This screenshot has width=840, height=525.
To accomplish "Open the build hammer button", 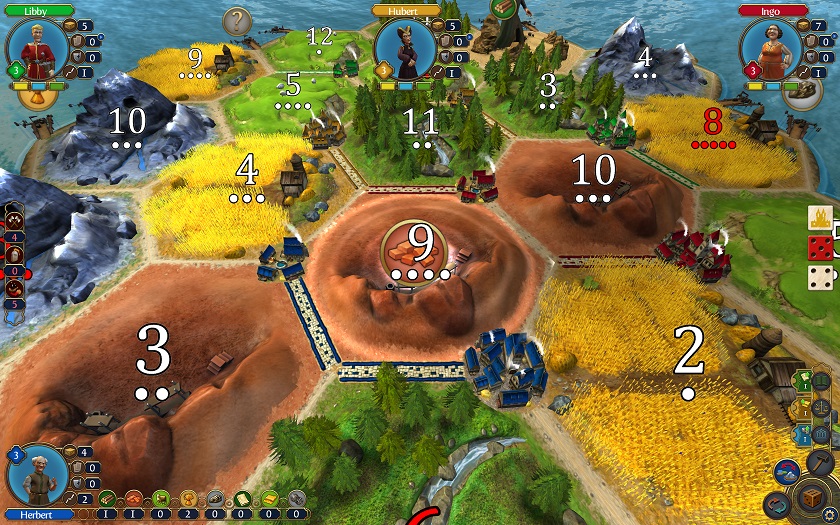I will [819, 461].
